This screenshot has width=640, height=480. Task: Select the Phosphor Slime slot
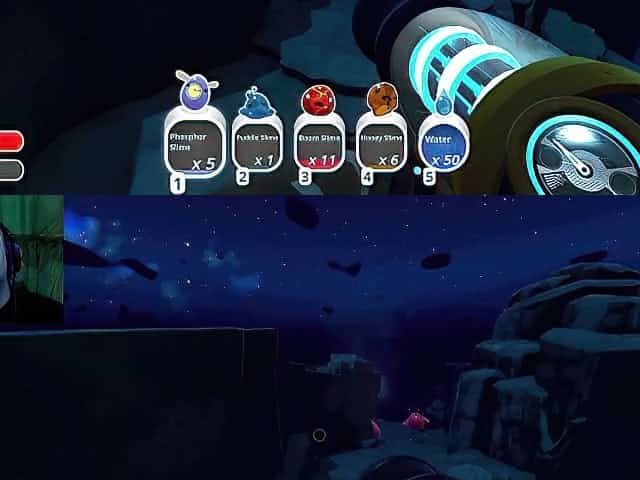[196, 145]
